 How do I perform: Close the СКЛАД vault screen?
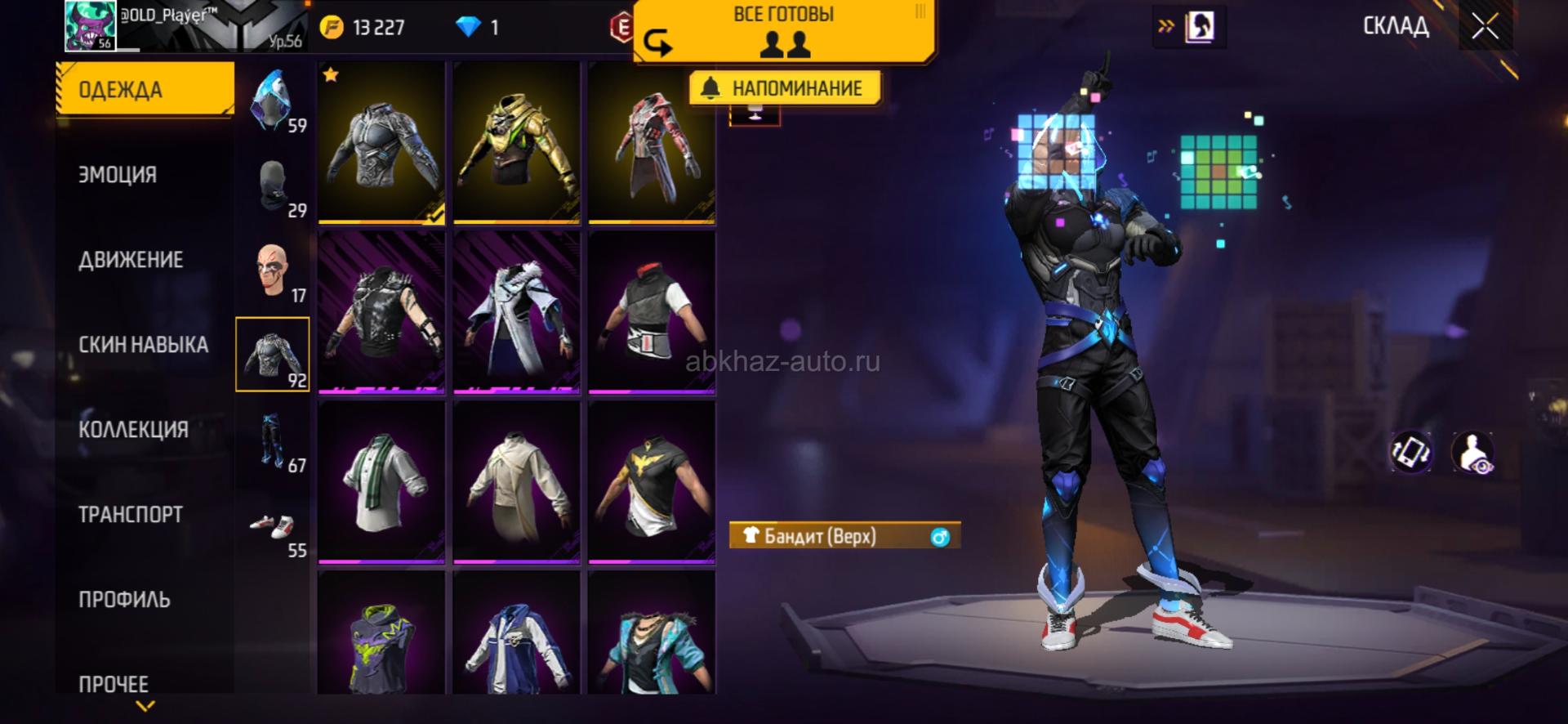1485,27
